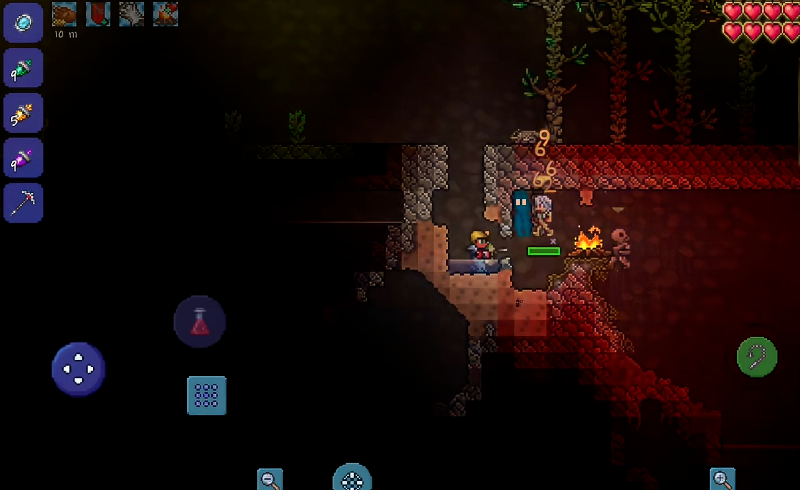Zoom out with the minus magnifier
This screenshot has height=490, width=800.
270,479
